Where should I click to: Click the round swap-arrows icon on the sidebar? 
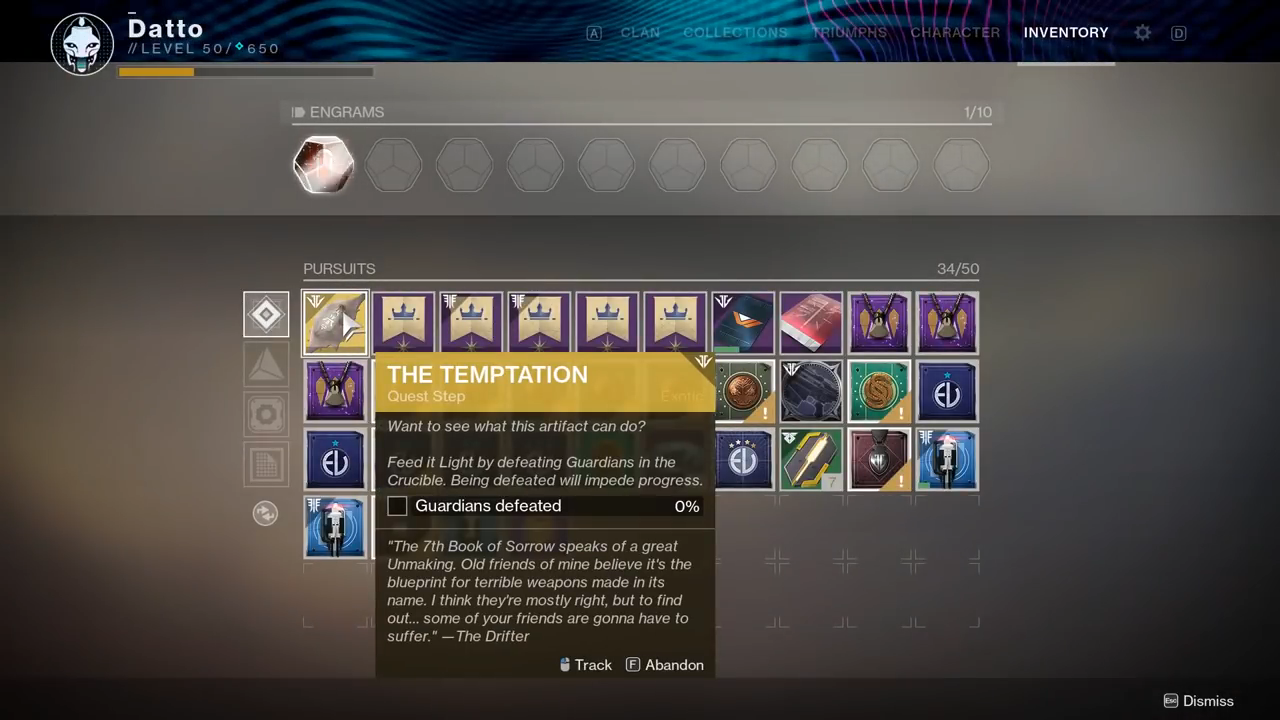pos(265,513)
